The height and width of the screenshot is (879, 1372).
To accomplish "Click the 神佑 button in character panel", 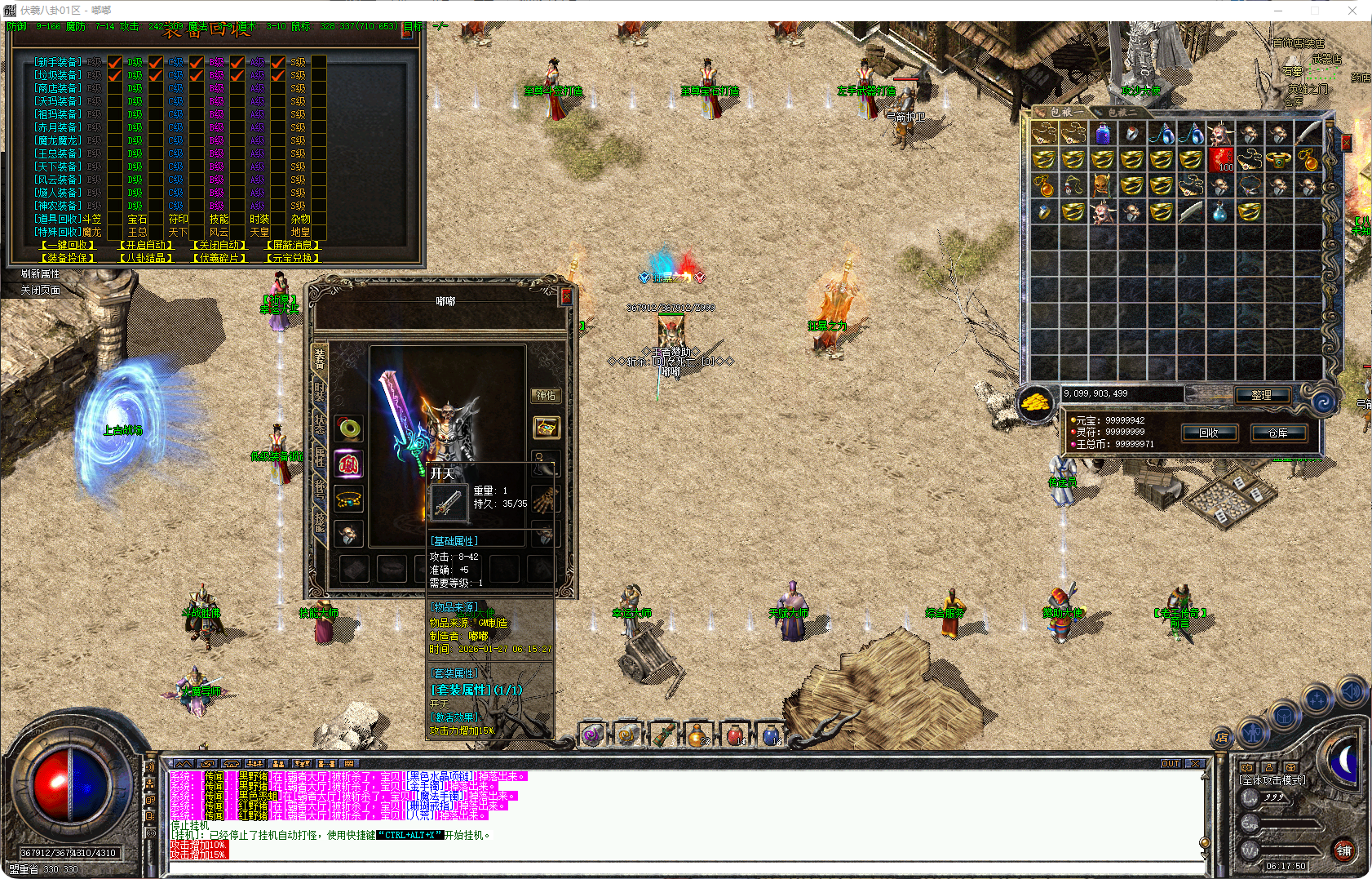I will 546,396.
